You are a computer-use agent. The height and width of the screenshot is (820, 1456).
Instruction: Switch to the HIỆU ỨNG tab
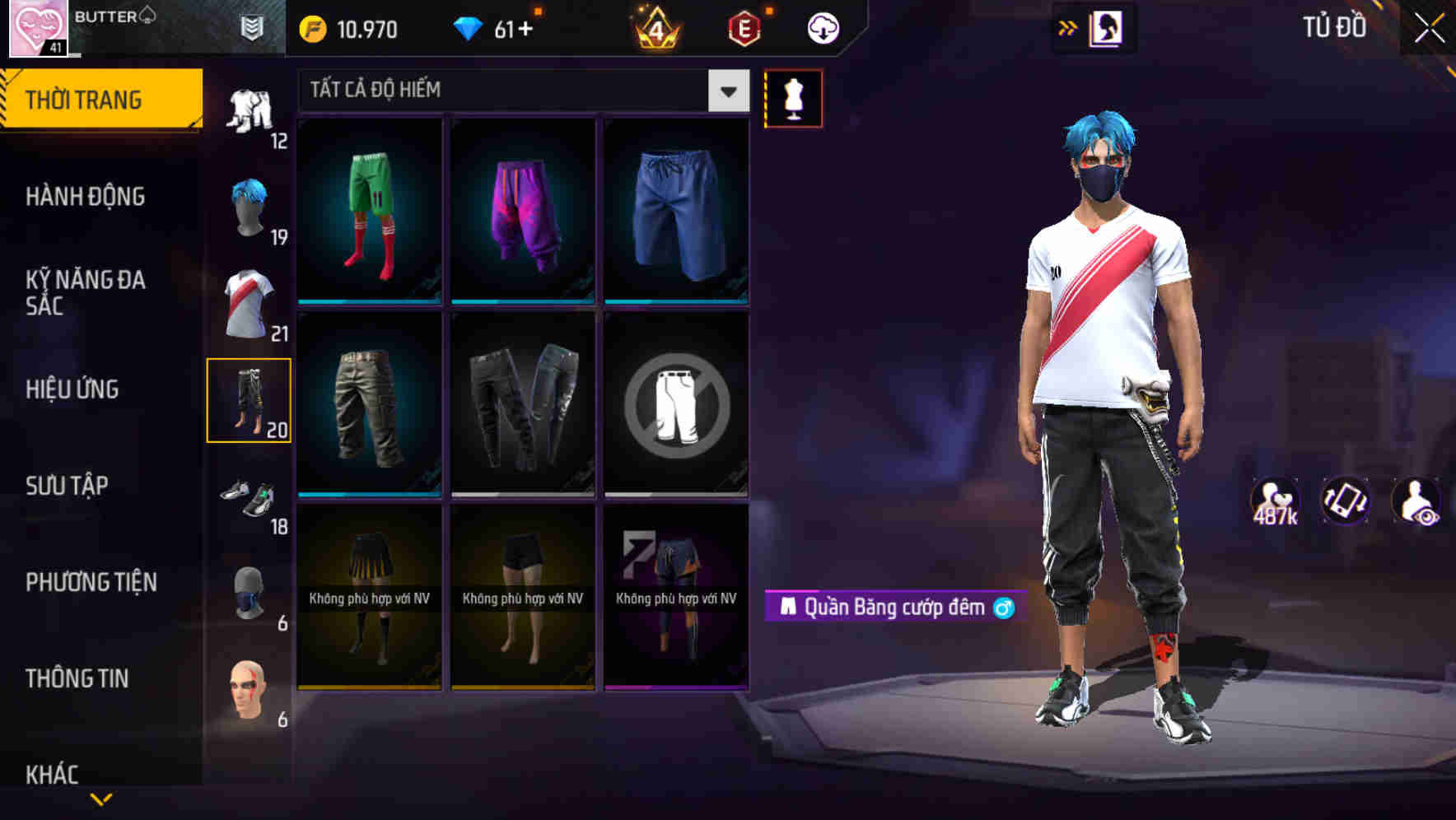(x=71, y=389)
